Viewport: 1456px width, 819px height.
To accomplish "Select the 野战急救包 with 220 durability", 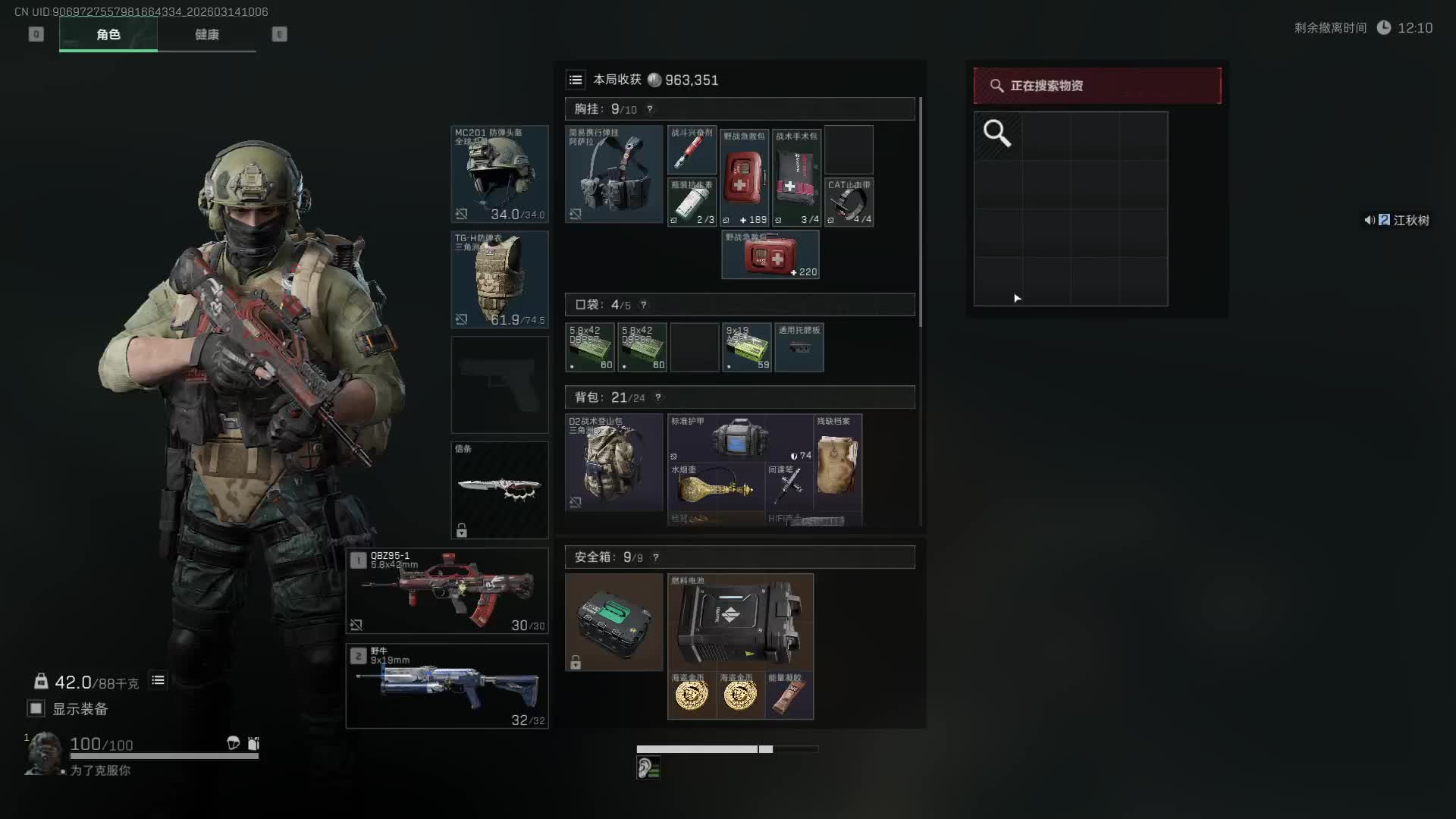I will point(770,255).
